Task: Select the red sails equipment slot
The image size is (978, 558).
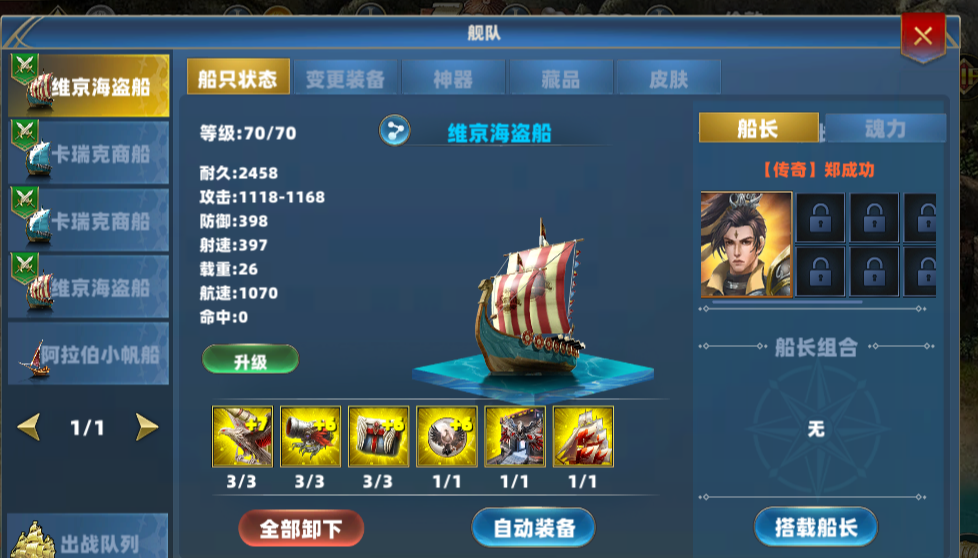Action: (x=583, y=437)
